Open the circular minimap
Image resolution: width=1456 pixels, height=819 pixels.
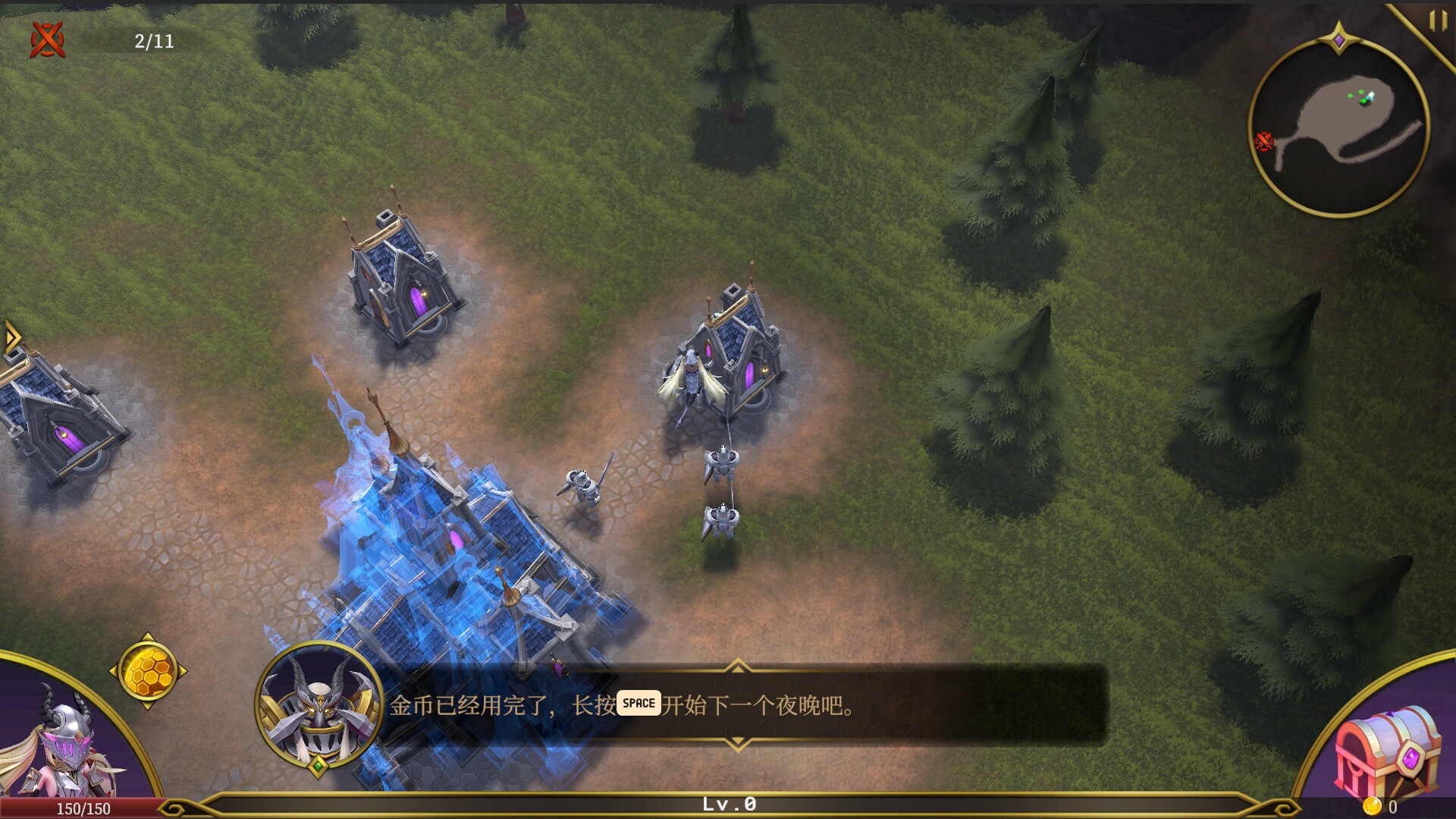coord(1338,127)
